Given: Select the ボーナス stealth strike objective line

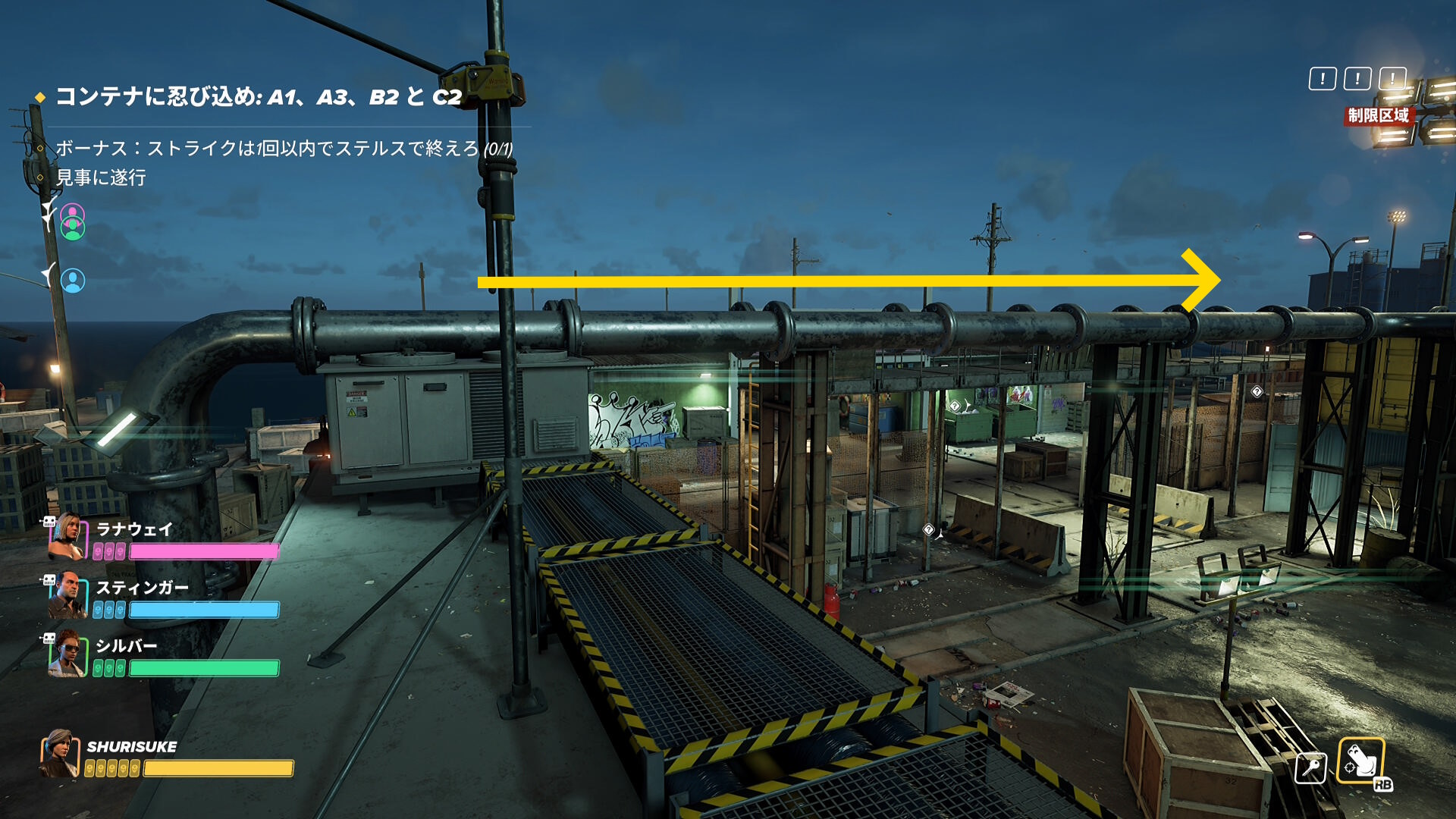Looking at the screenshot, I should 284,149.
